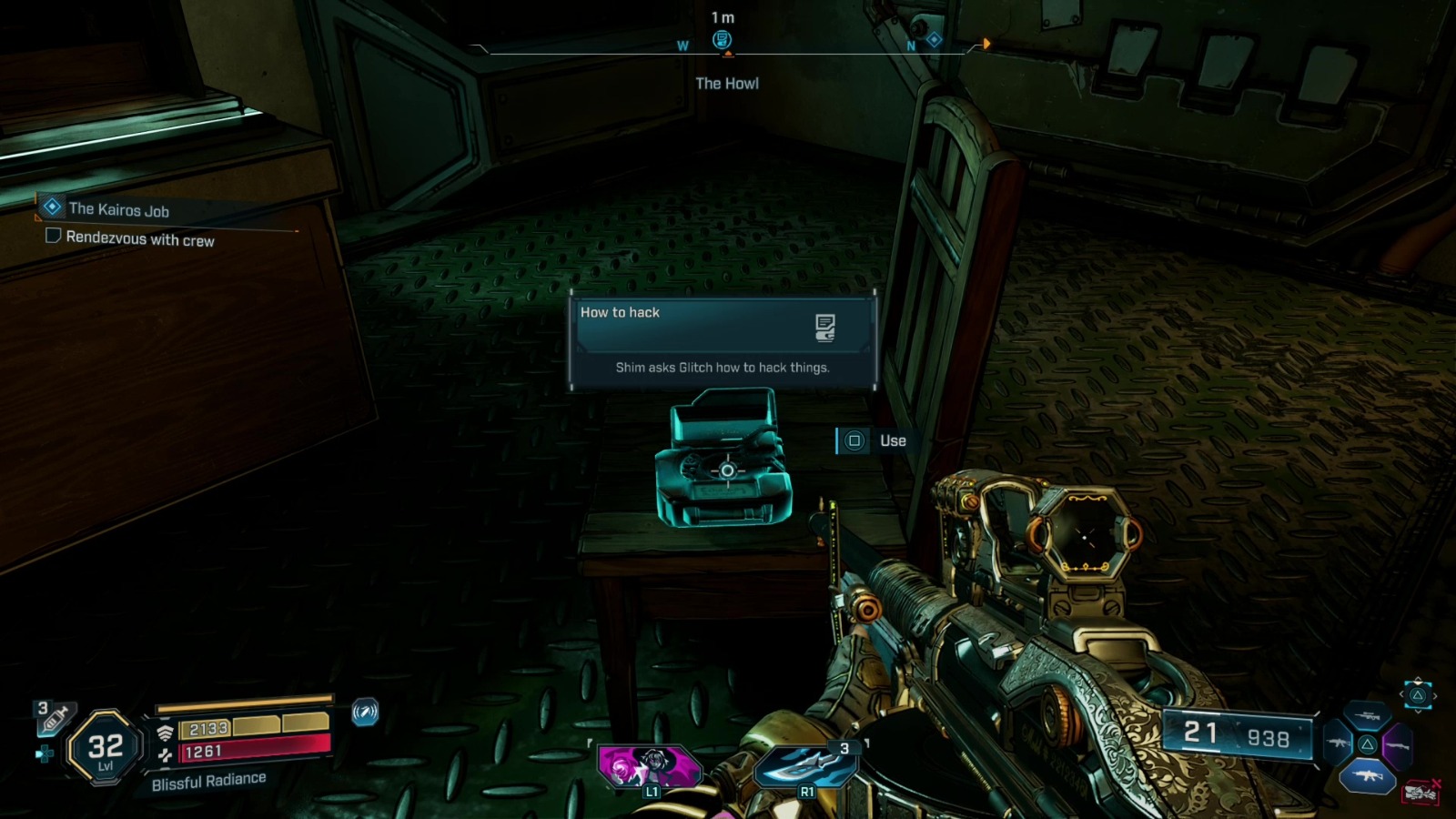Select the blue diamond quest compass marker

(x=934, y=40)
